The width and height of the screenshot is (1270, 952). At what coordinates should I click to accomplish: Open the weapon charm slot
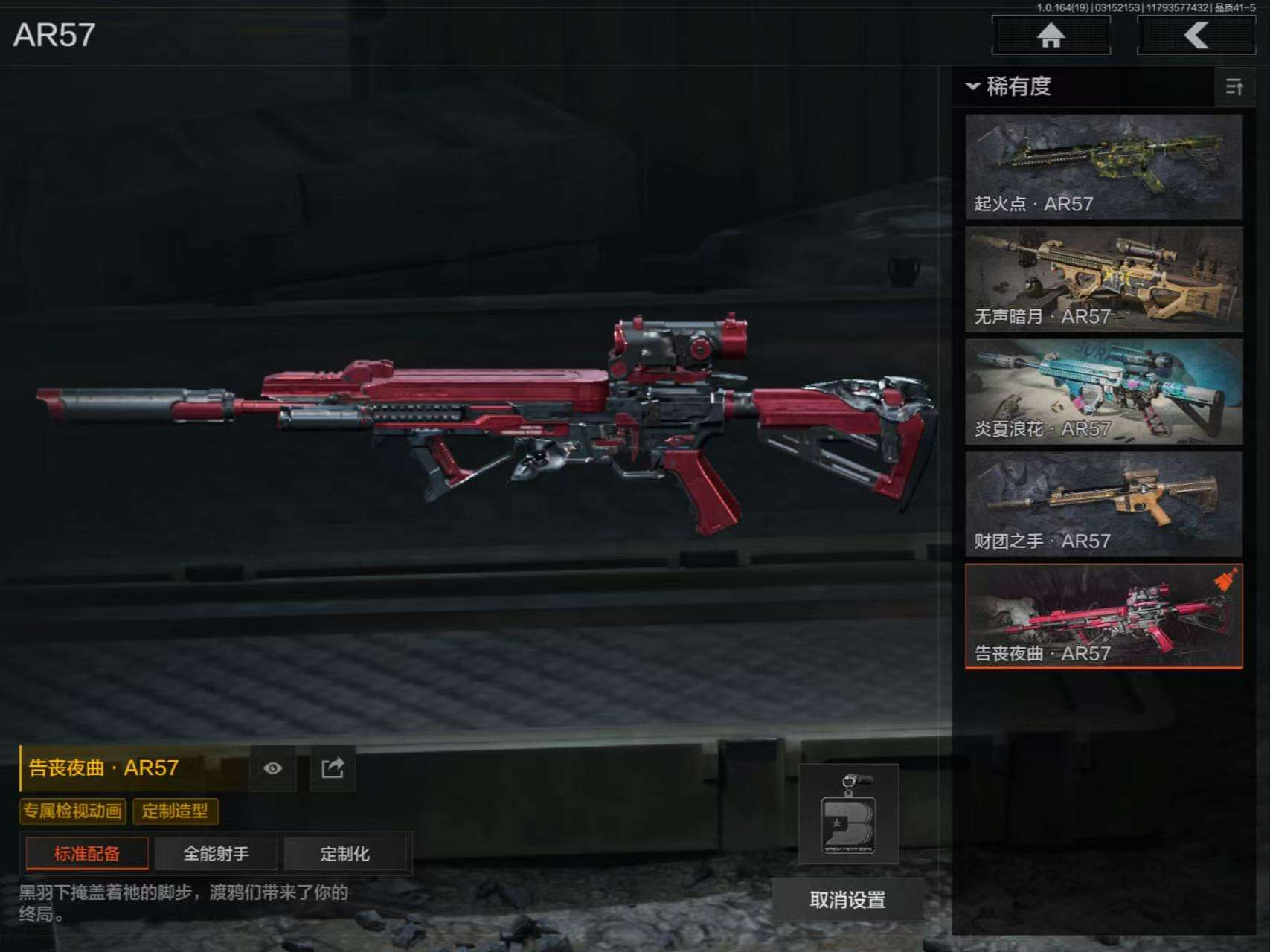[848, 814]
